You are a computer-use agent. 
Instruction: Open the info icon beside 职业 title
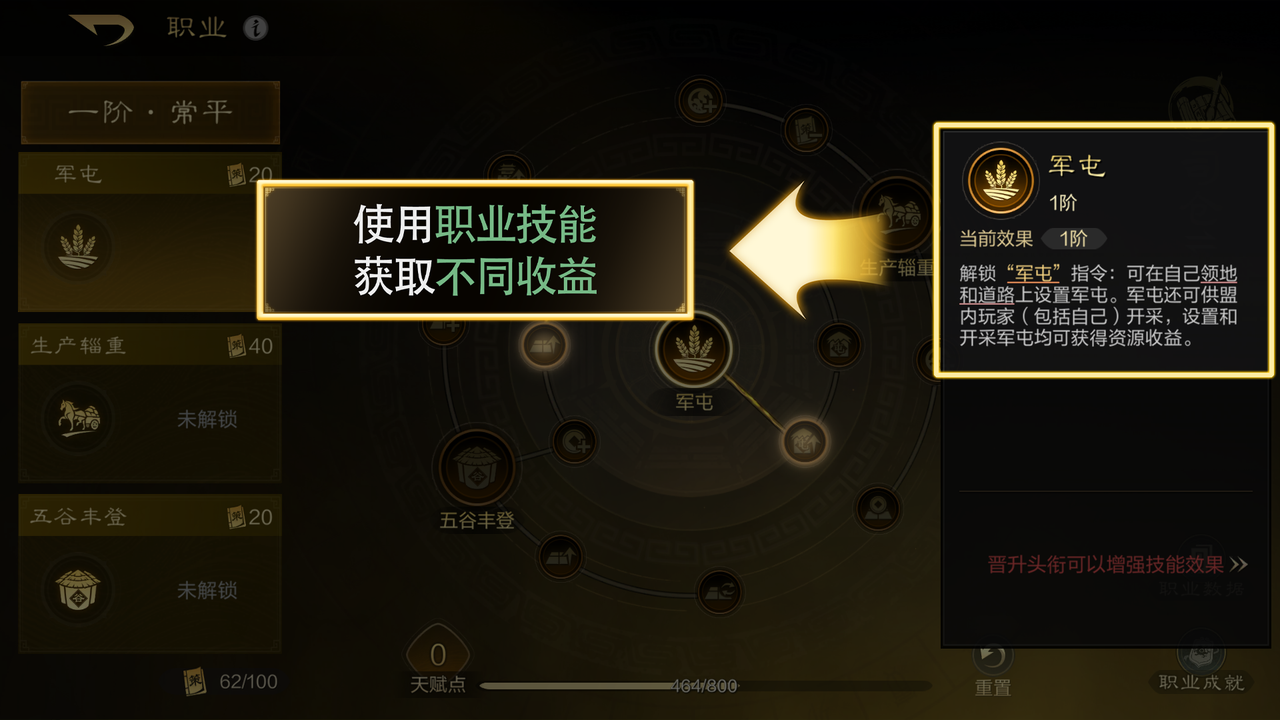click(245, 28)
